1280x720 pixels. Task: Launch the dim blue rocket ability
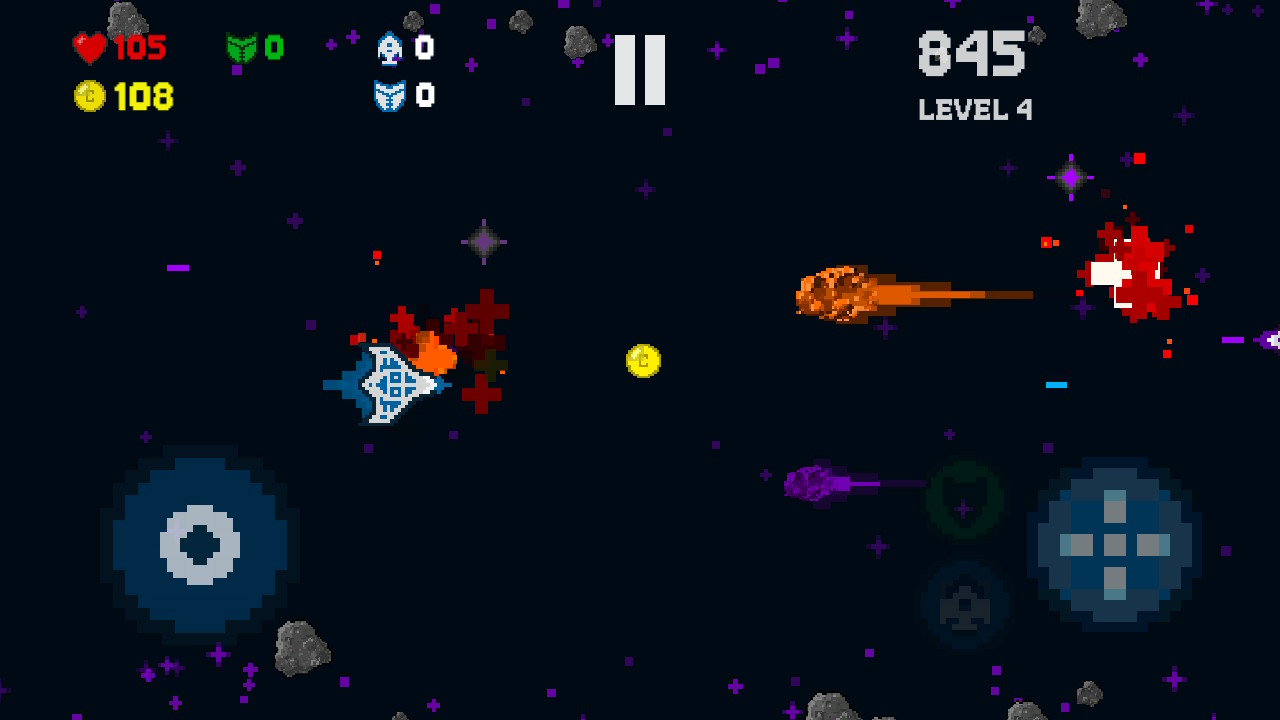965,604
